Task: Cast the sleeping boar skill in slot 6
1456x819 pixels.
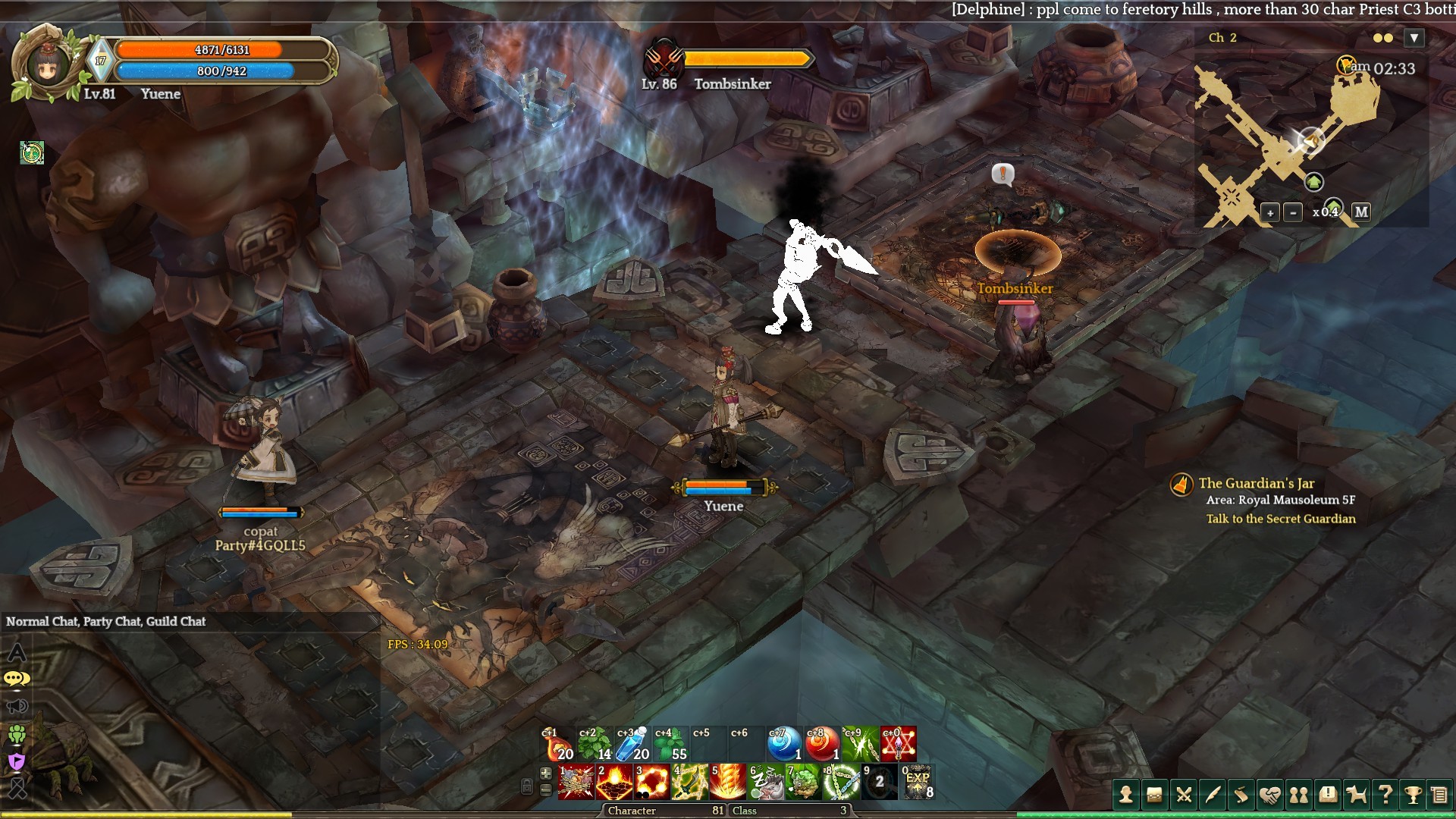Action: pyautogui.click(x=765, y=783)
